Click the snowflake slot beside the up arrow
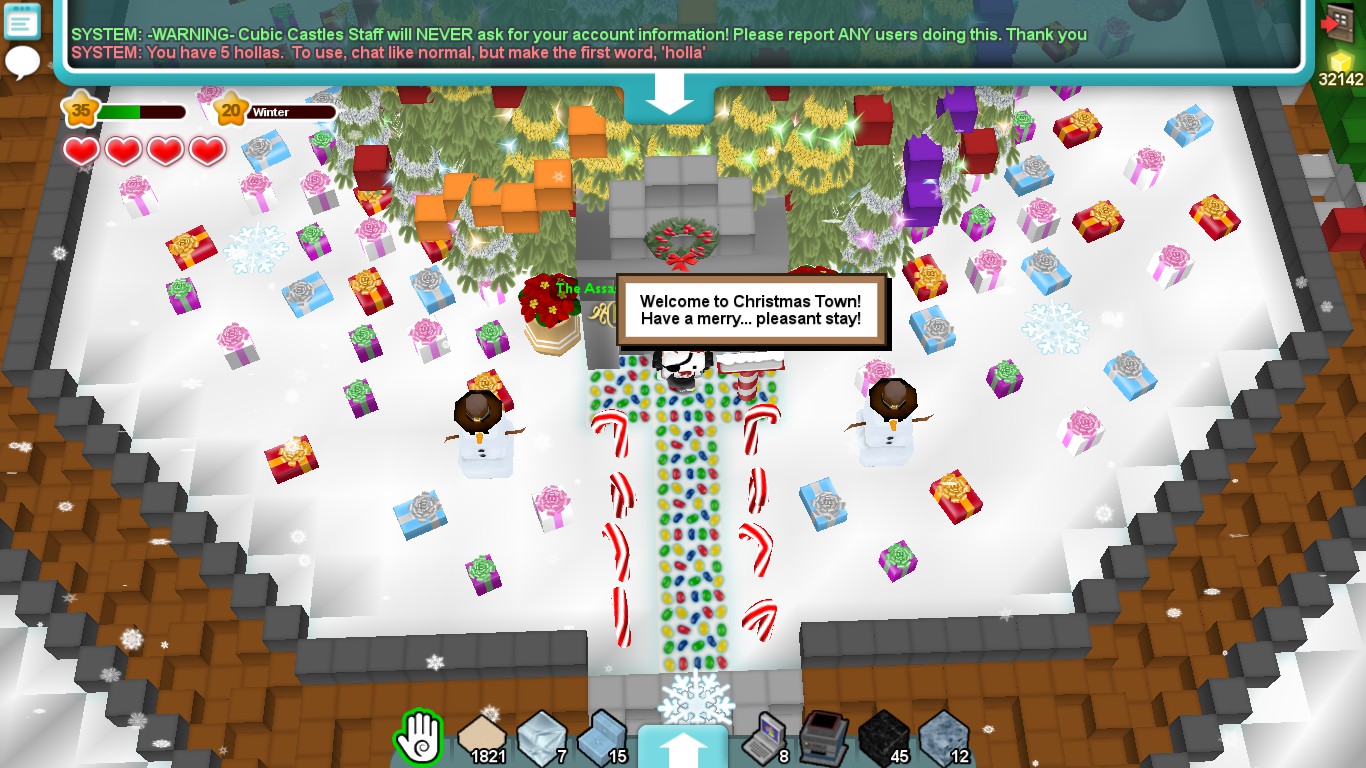The height and width of the screenshot is (768, 1366). coord(697,697)
